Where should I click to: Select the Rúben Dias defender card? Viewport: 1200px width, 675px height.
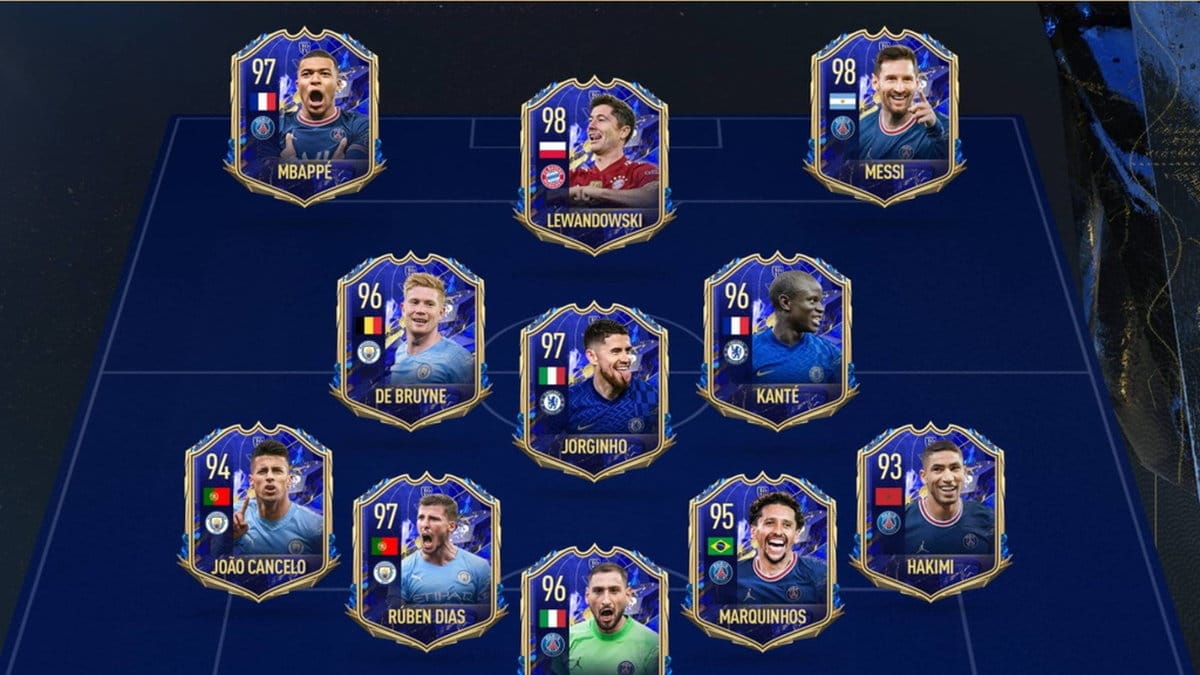pyautogui.click(x=425, y=560)
